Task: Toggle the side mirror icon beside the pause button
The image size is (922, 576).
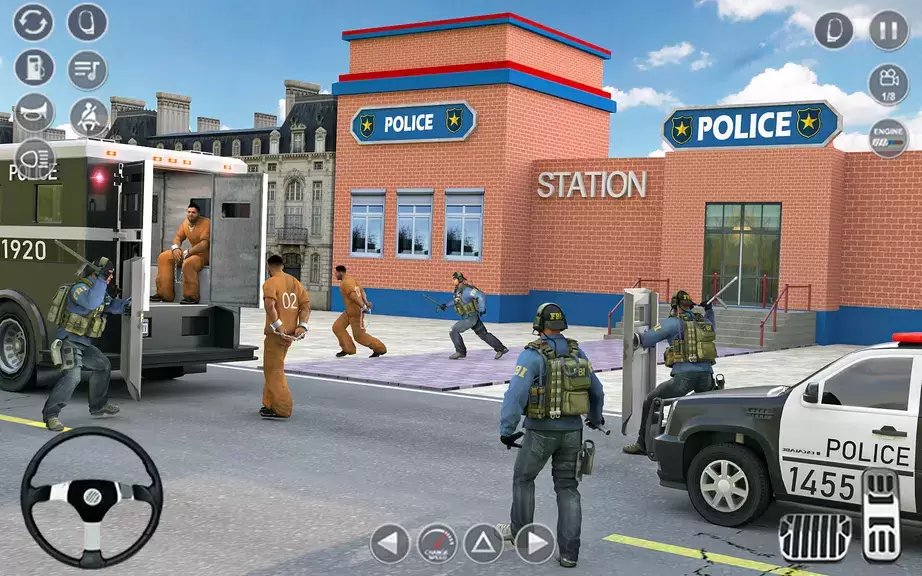Action: (834, 30)
